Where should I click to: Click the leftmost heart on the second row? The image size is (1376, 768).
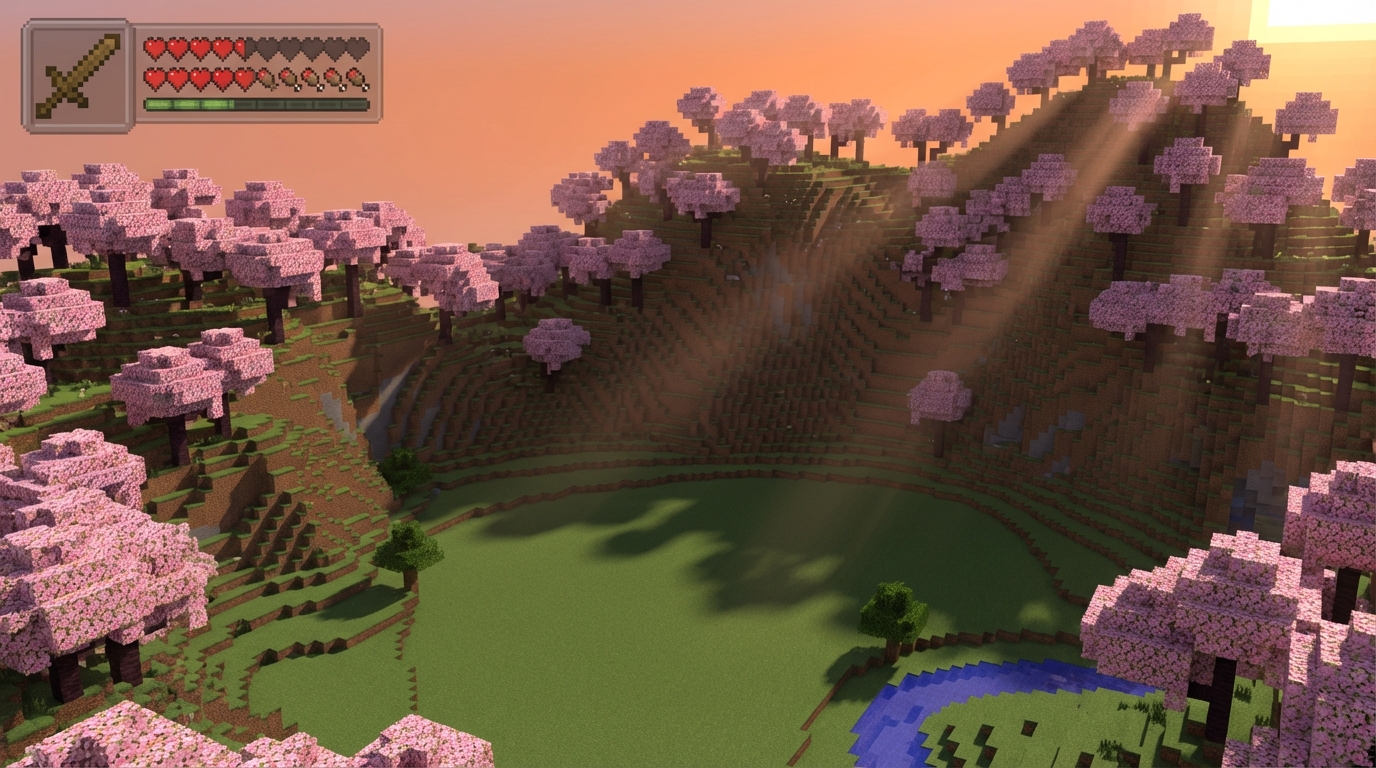[155, 79]
